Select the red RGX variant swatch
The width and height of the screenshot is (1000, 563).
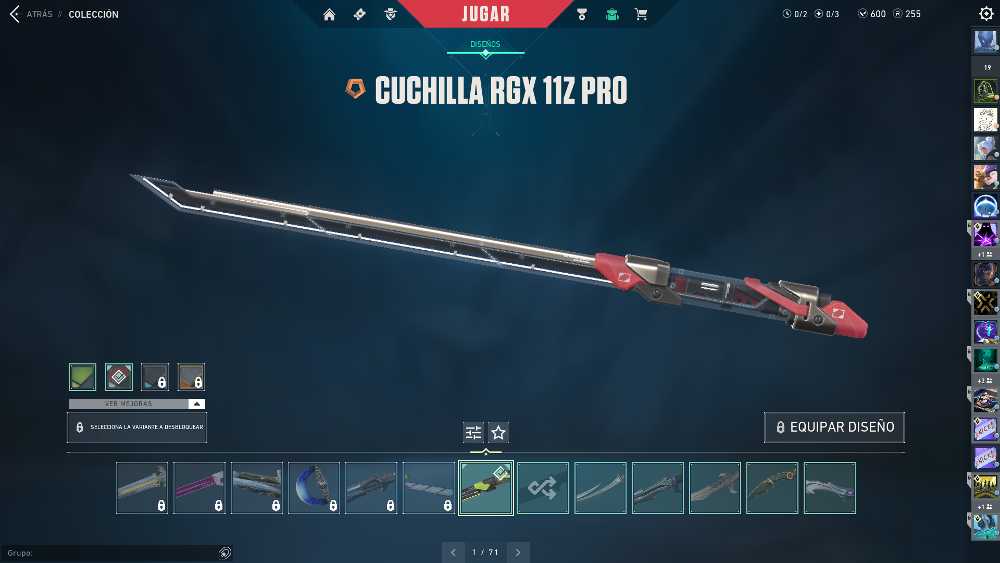pos(119,377)
